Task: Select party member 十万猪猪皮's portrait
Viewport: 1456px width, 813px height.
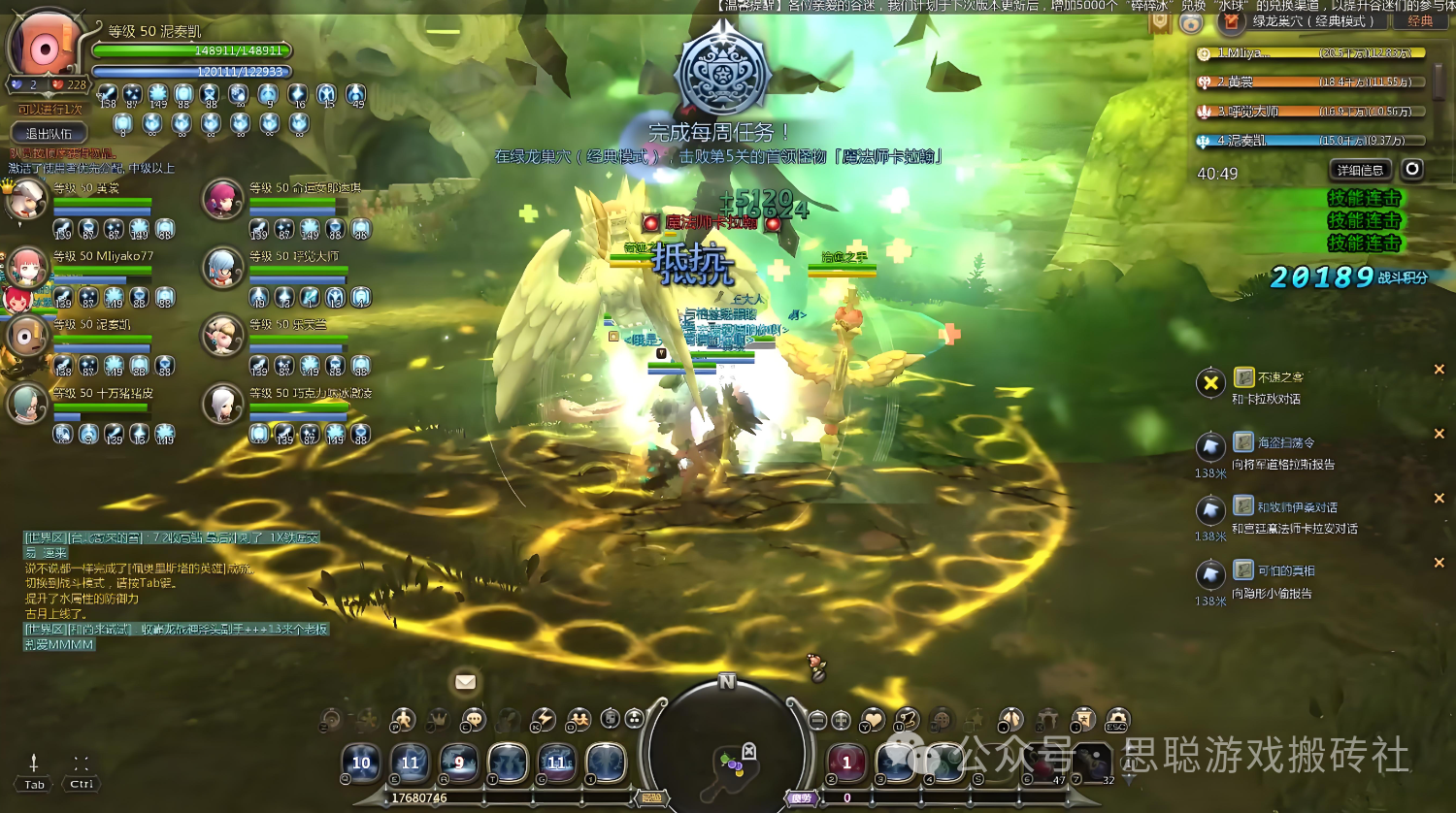Action: click(27, 404)
